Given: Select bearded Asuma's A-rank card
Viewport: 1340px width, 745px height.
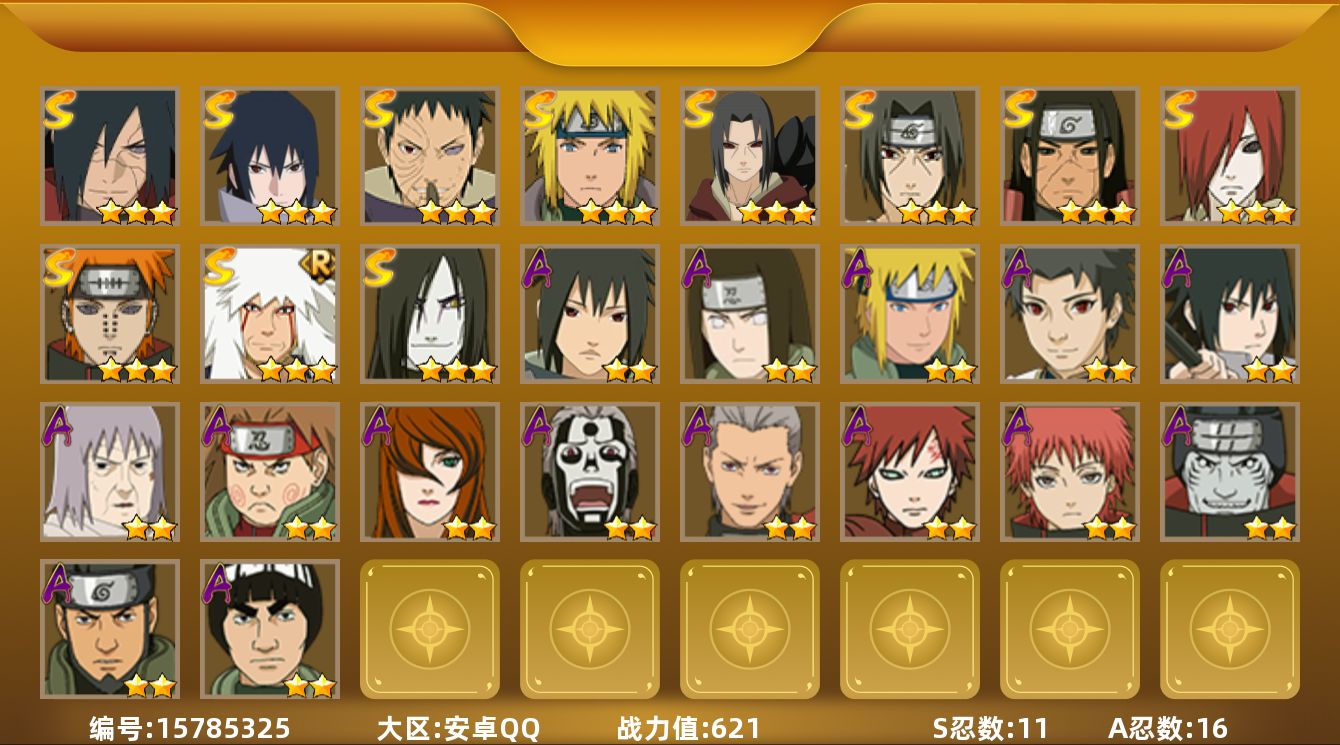Looking at the screenshot, I should pyautogui.click(x=110, y=629).
